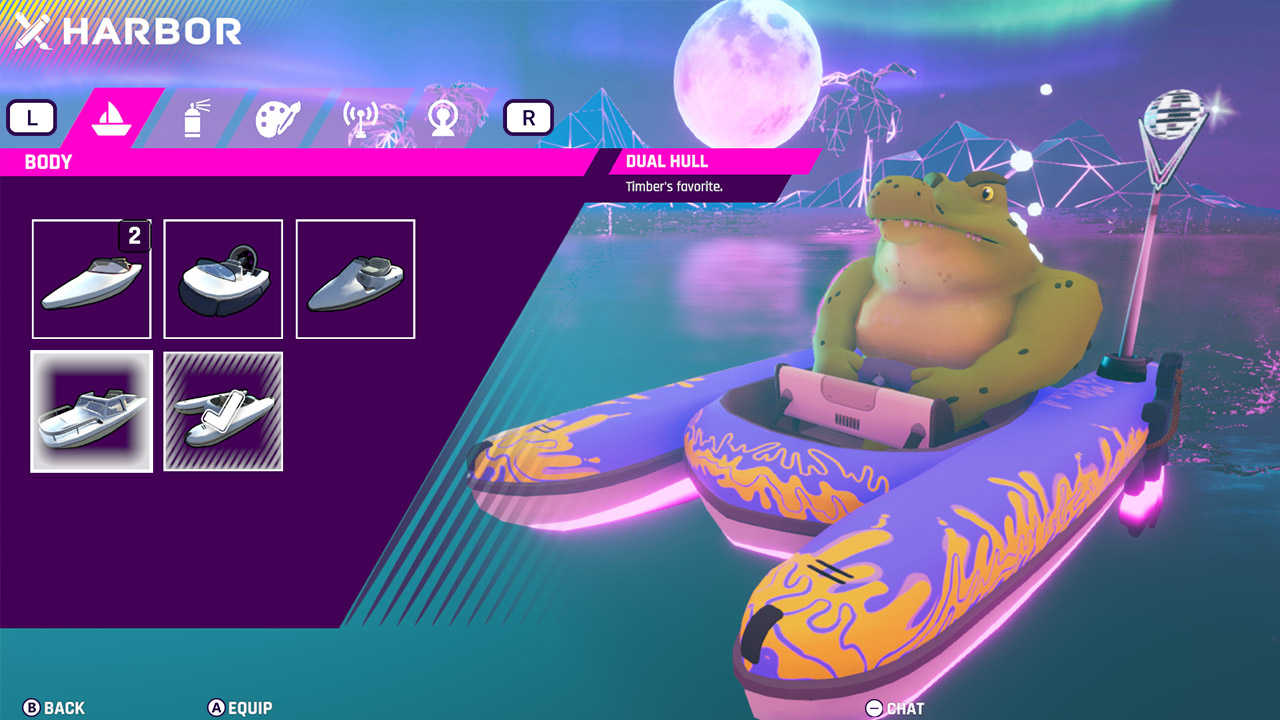The width and height of the screenshot is (1280, 720).
Task: Select the jet ski body thumbnail
Action: pyautogui.click(x=355, y=278)
